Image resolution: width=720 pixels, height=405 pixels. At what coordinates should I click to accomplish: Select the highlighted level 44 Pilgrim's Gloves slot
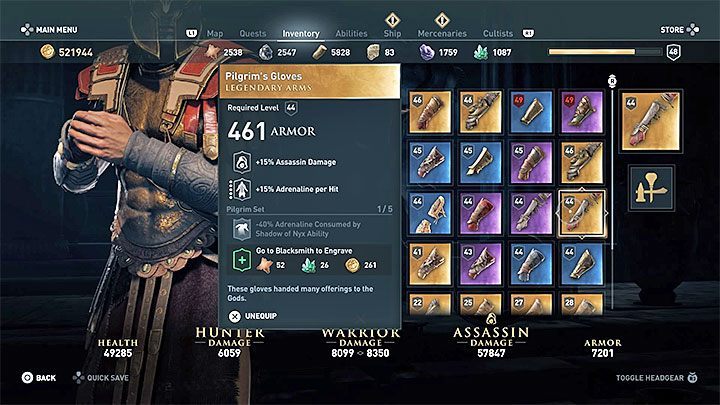(x=582, y=212)
